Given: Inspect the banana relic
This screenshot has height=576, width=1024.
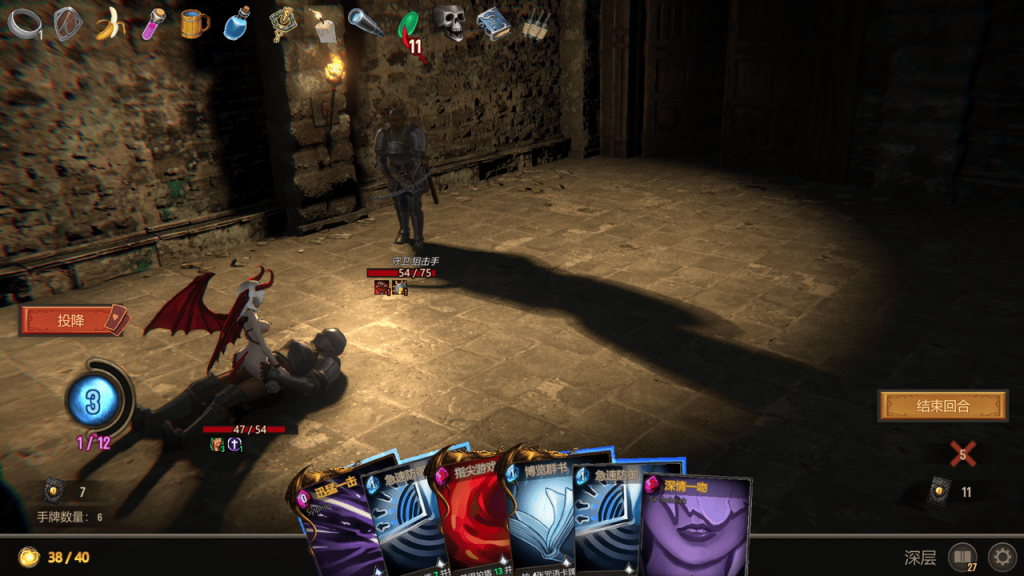Looking at the screenshot, I should (x=110, y=23).
